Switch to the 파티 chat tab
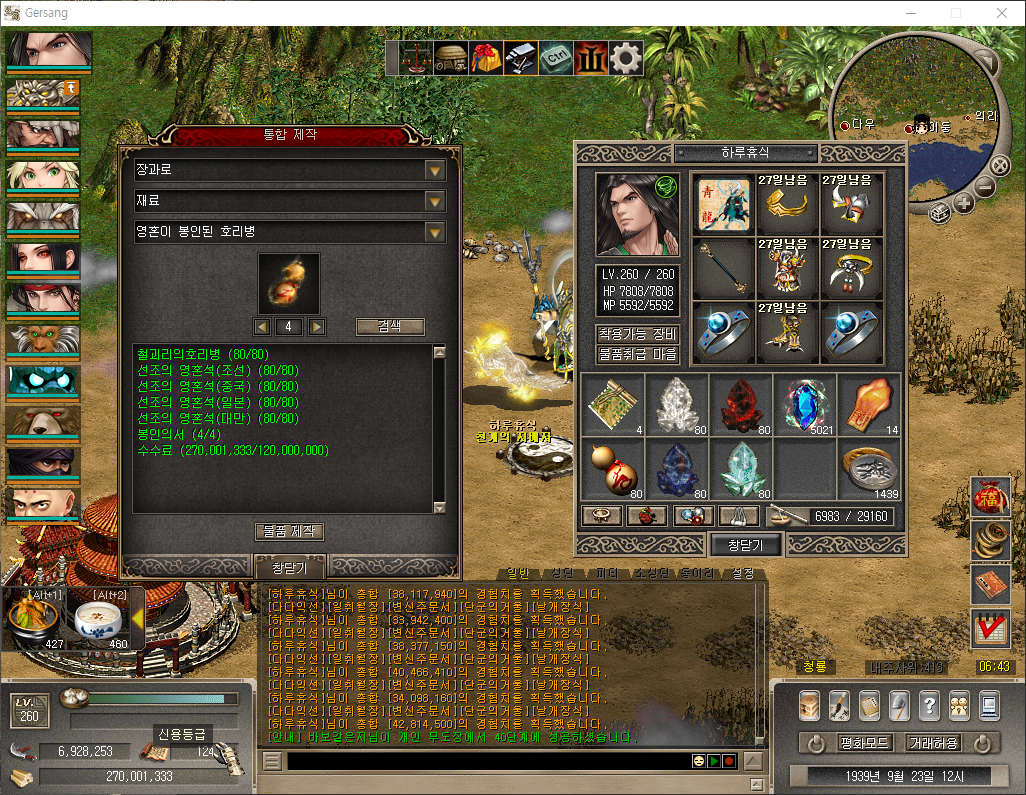This screenshot has width=1026, height=795. pos(606,574)
